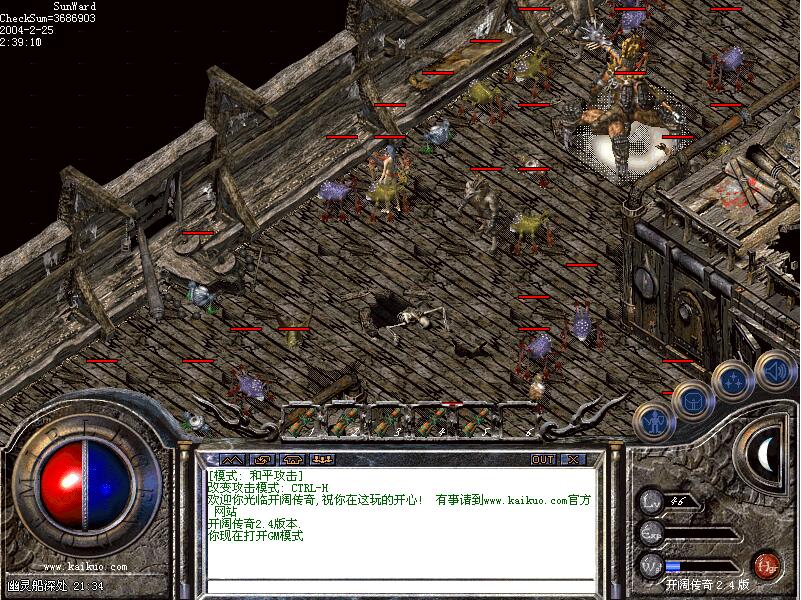
Task: Open the group button with three figures
Action: pos(322,459)
